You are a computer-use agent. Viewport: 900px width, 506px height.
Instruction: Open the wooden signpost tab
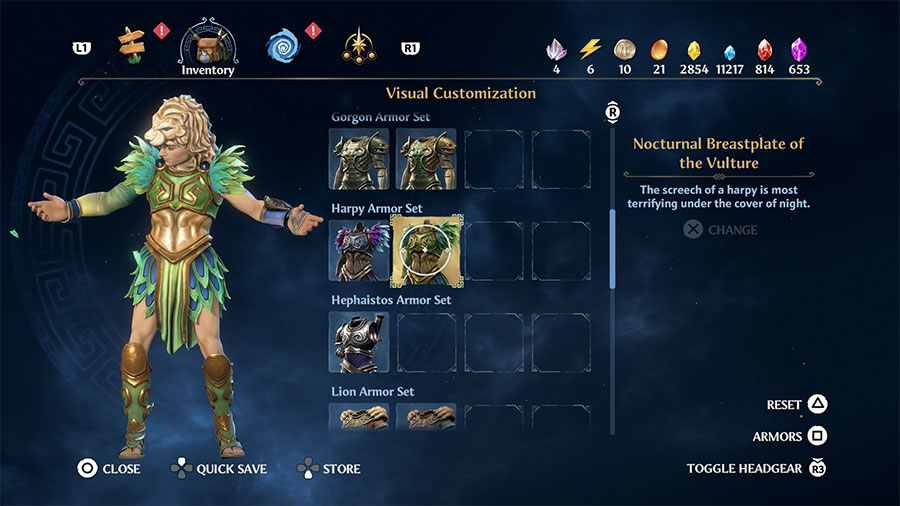[x=132, y=42]
